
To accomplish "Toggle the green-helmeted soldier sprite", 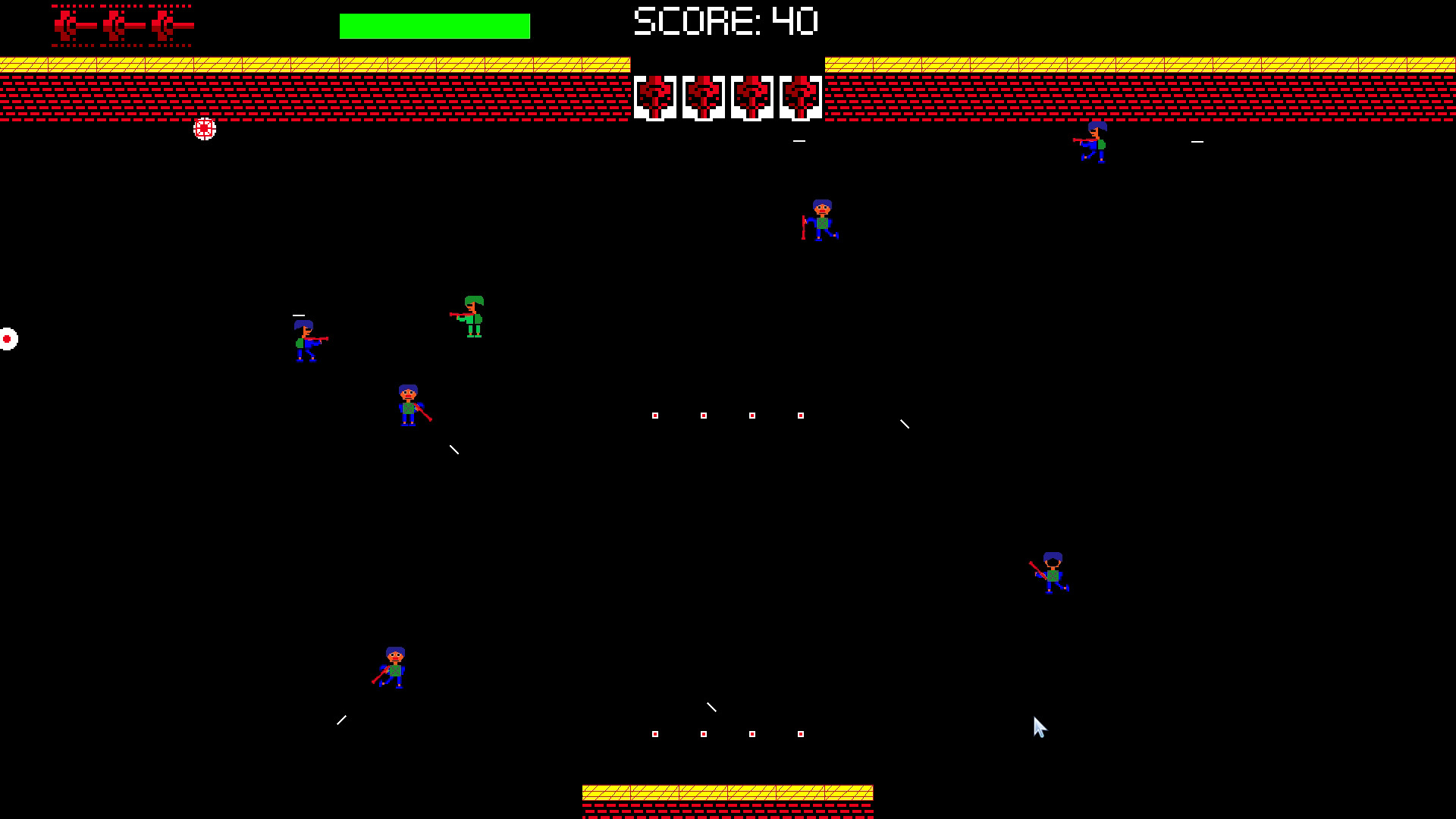I will pyautogui.click(x=472, y=318).
